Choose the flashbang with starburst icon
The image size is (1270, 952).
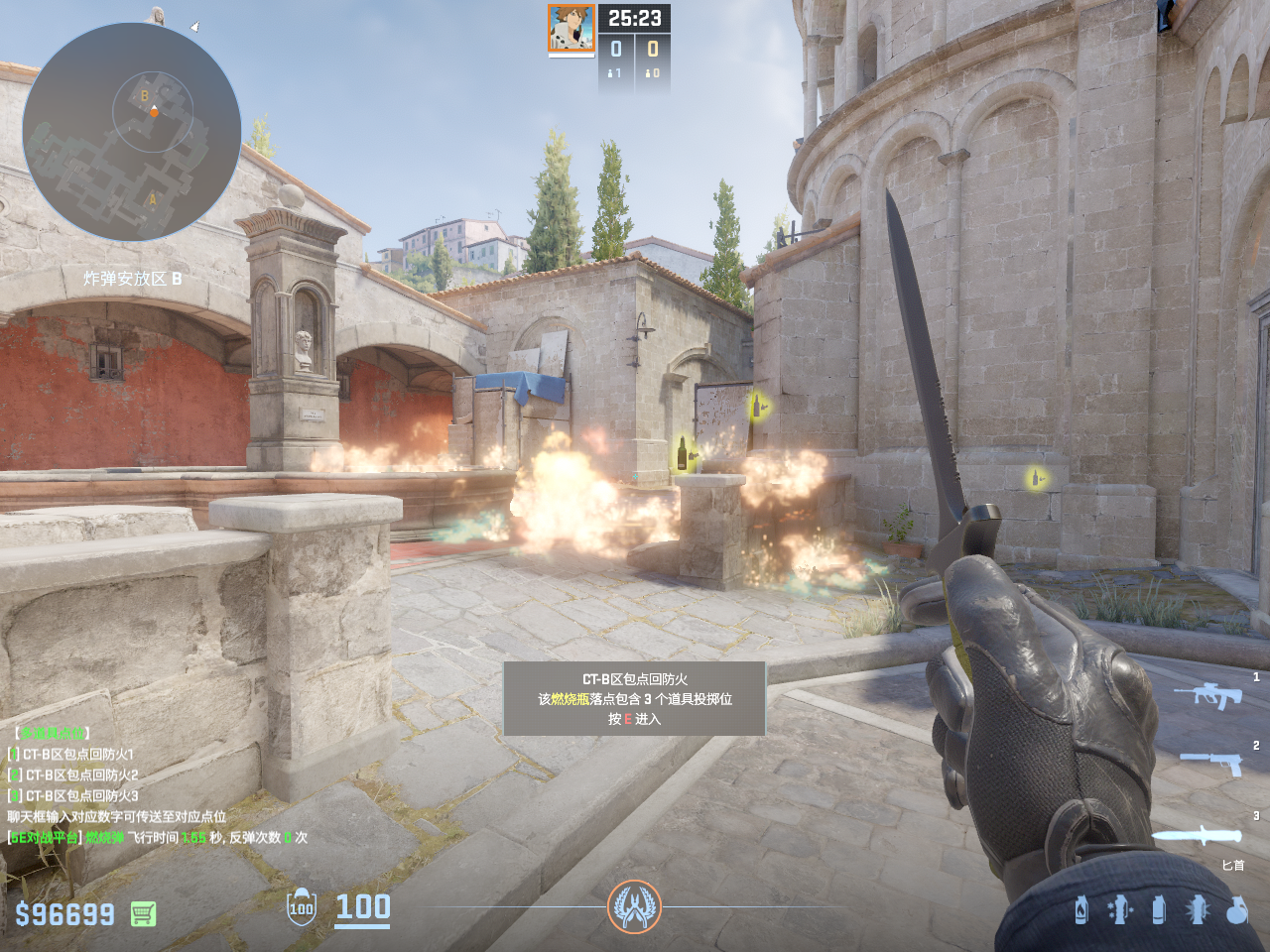pos(1197,909)
